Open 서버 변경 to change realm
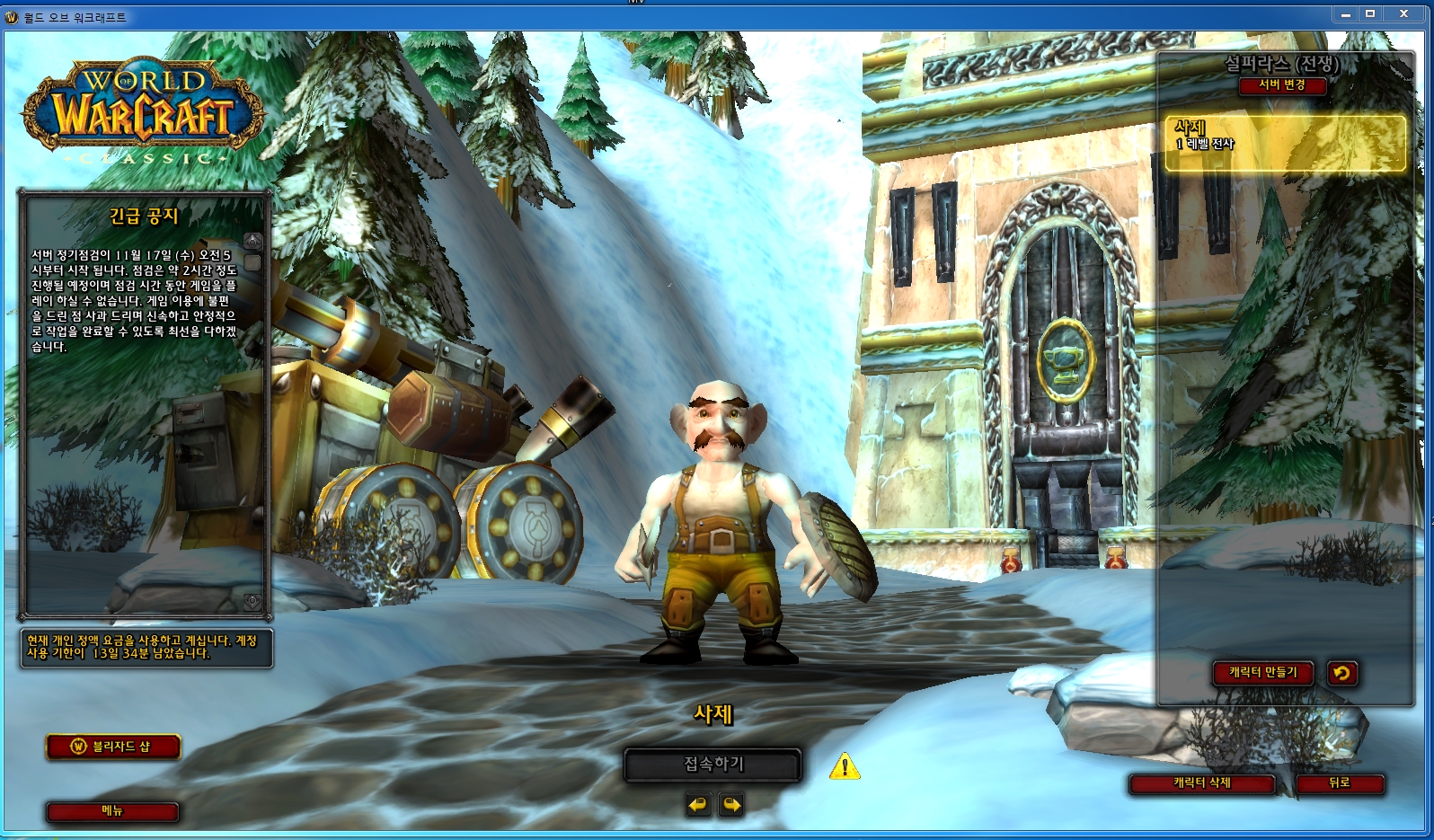Image resolution: width=1434 pixels, height=840 pixels. [1282, 85]
